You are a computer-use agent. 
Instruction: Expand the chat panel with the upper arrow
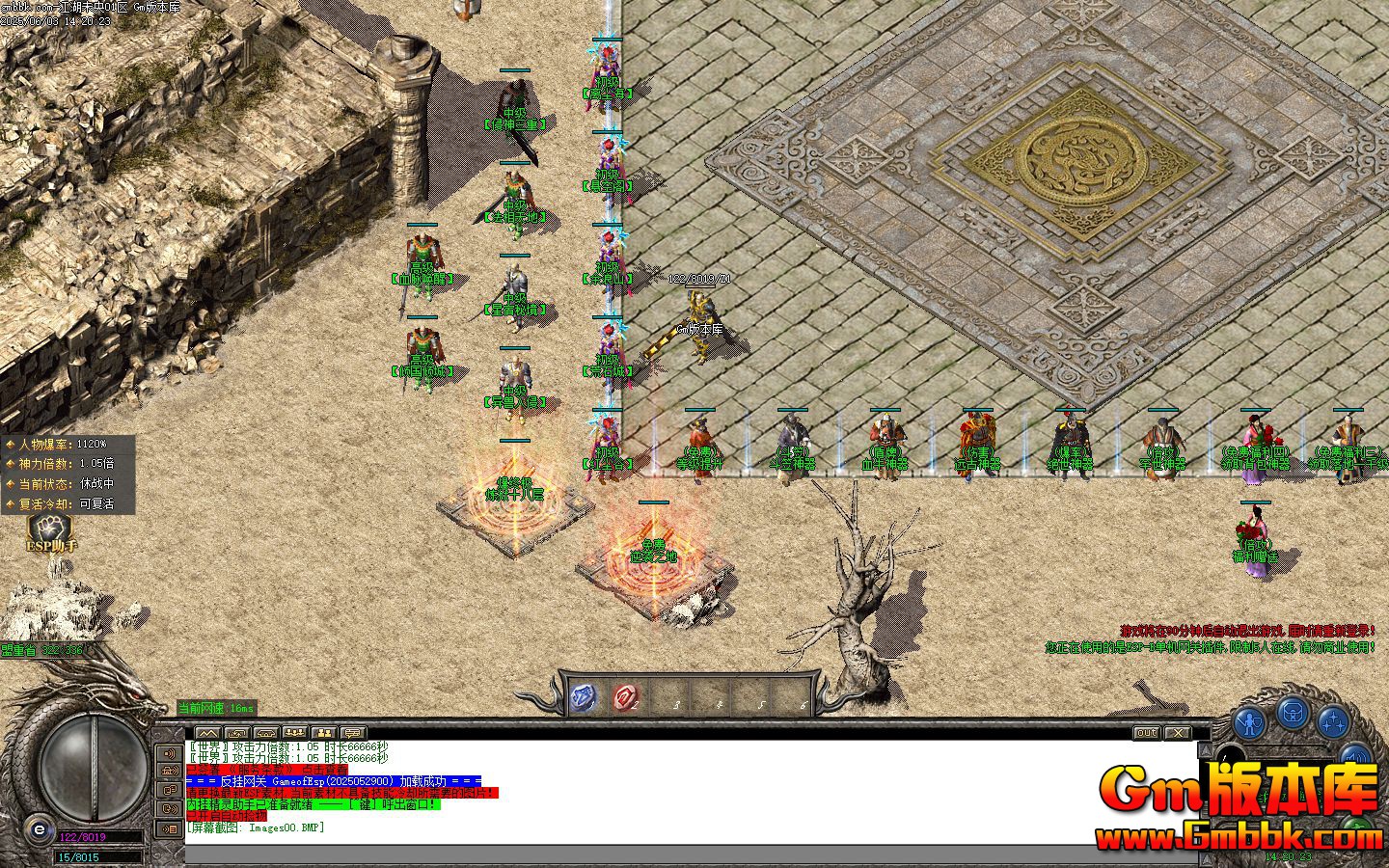(1208, 748)
